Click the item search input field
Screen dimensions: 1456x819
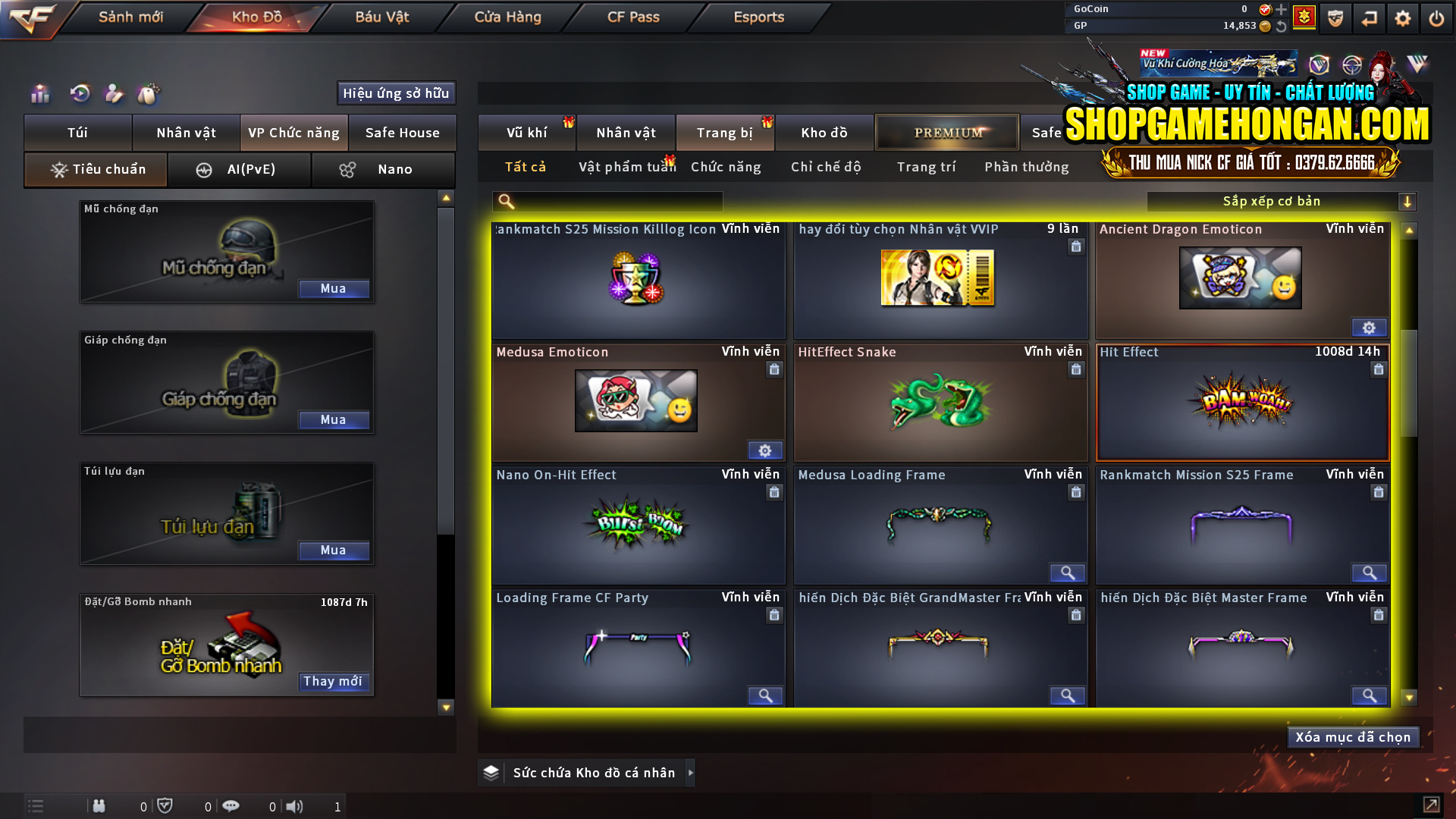[x=614, y=202]
